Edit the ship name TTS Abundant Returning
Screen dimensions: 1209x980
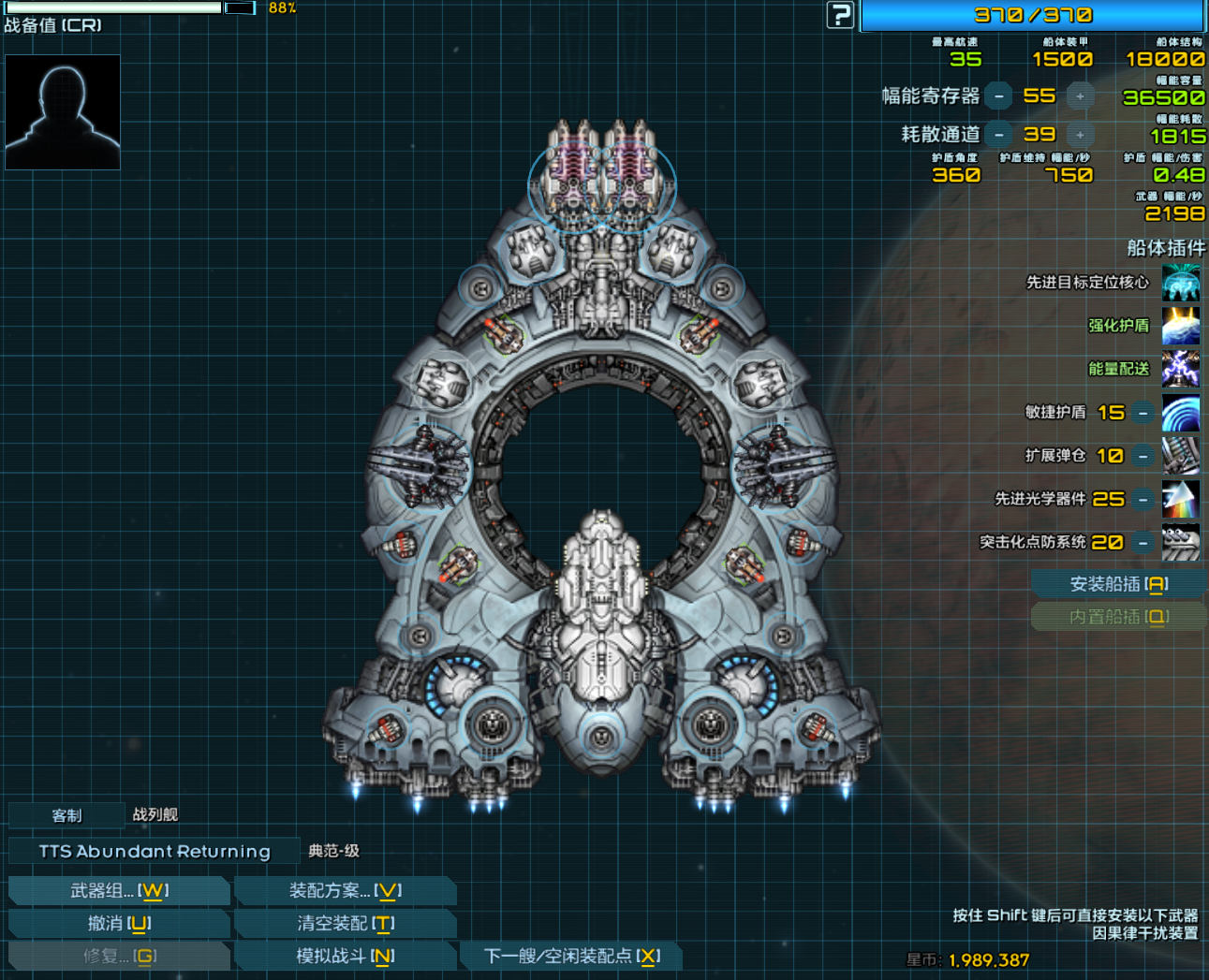pyautogui.click(x=155, y=852)
